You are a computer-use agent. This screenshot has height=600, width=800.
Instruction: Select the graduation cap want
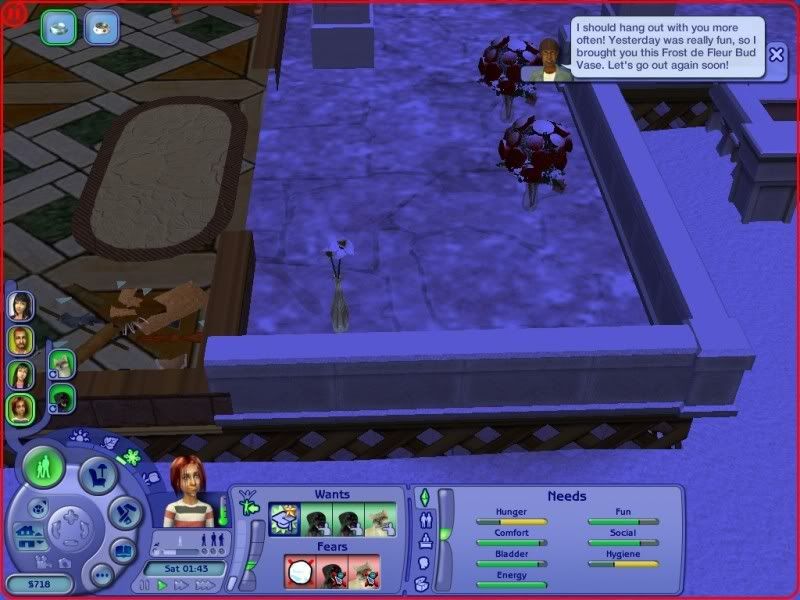(x=286, y=519)
